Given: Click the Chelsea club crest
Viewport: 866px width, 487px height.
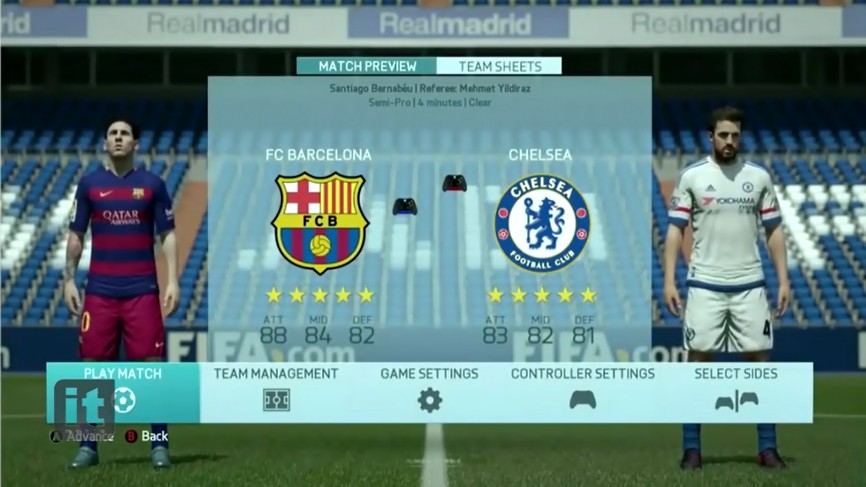Looking at the screenshot, I should [x=541, y=222].
